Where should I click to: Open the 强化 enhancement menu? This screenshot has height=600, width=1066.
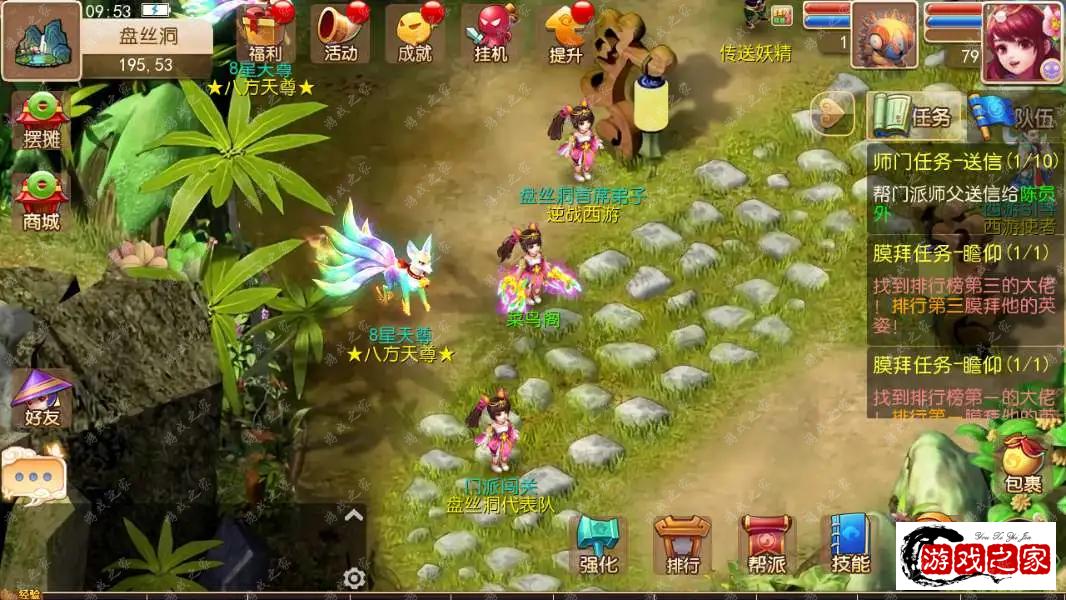click(x=598, y=546)
